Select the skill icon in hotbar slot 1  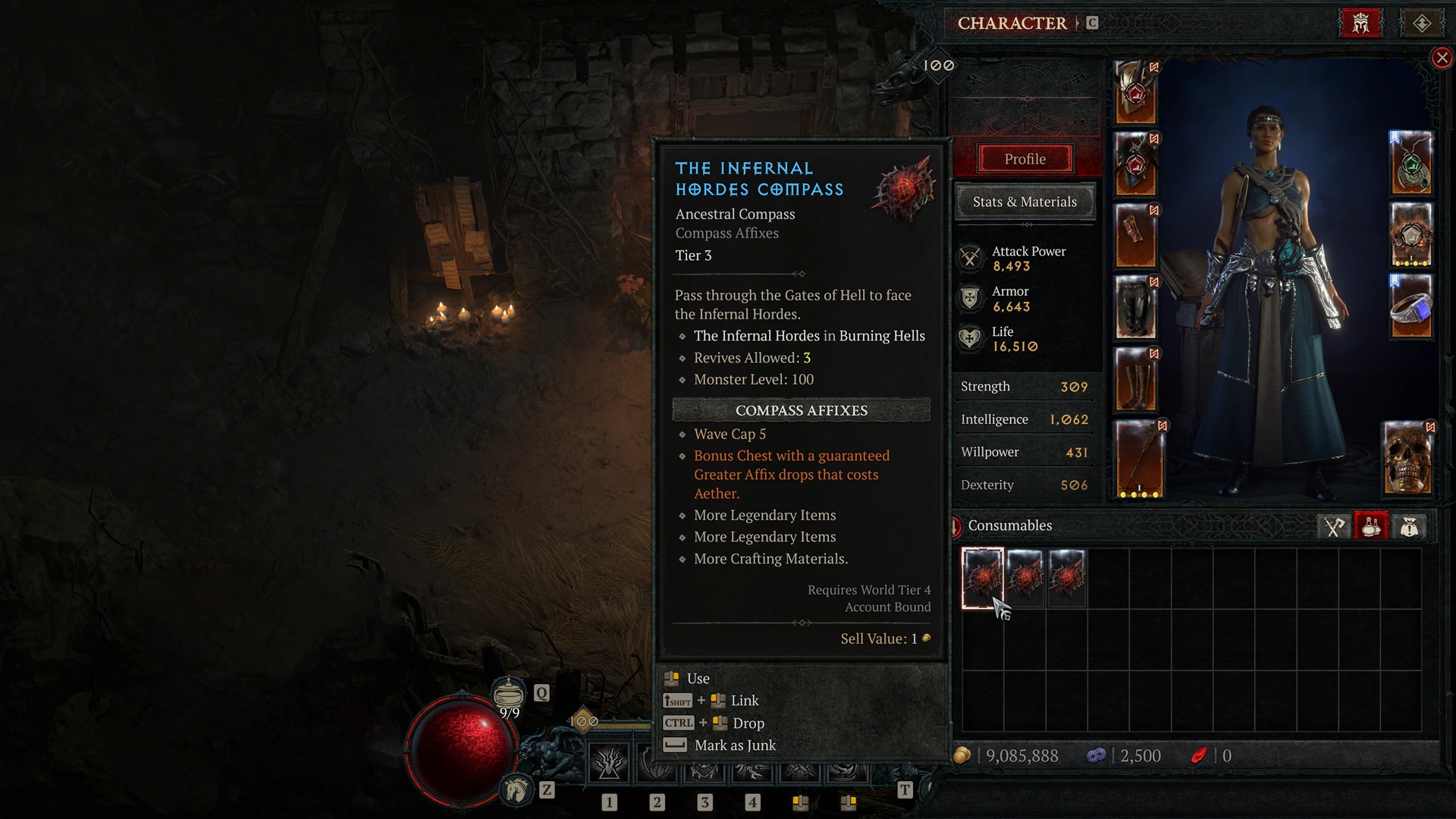click(x=609, y=765)
